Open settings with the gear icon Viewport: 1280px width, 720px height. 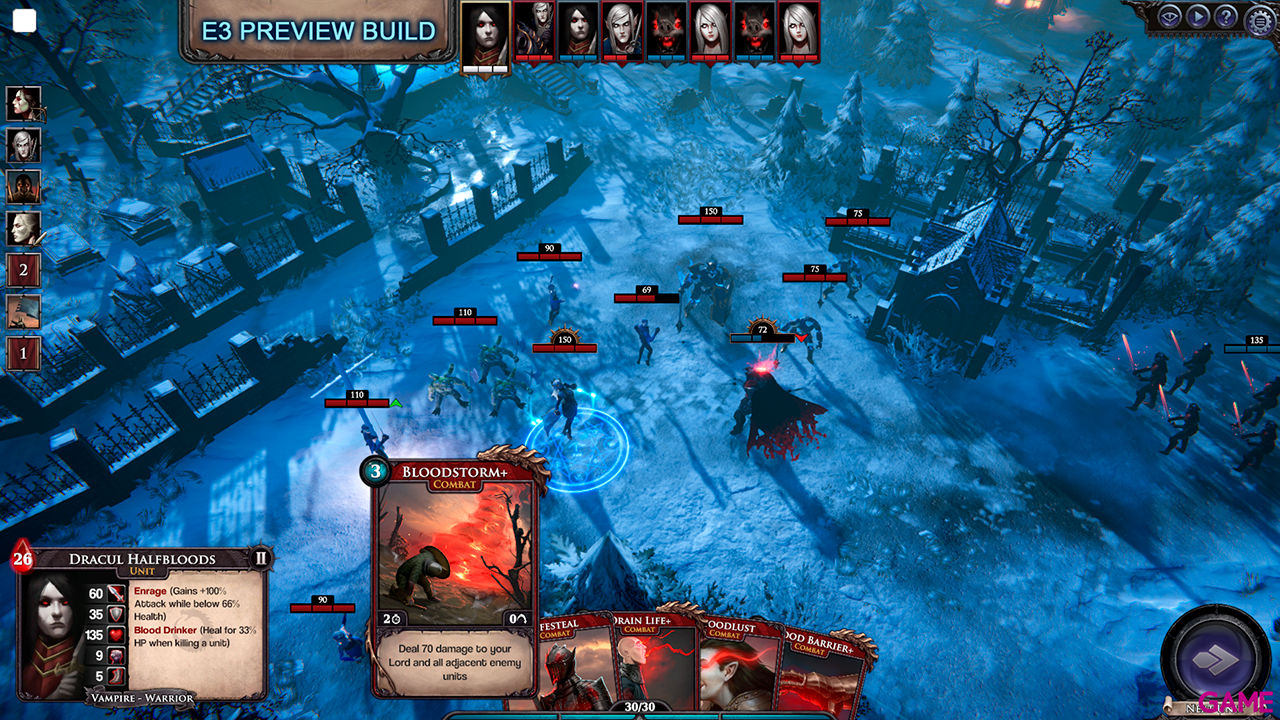click(1257, 18)
